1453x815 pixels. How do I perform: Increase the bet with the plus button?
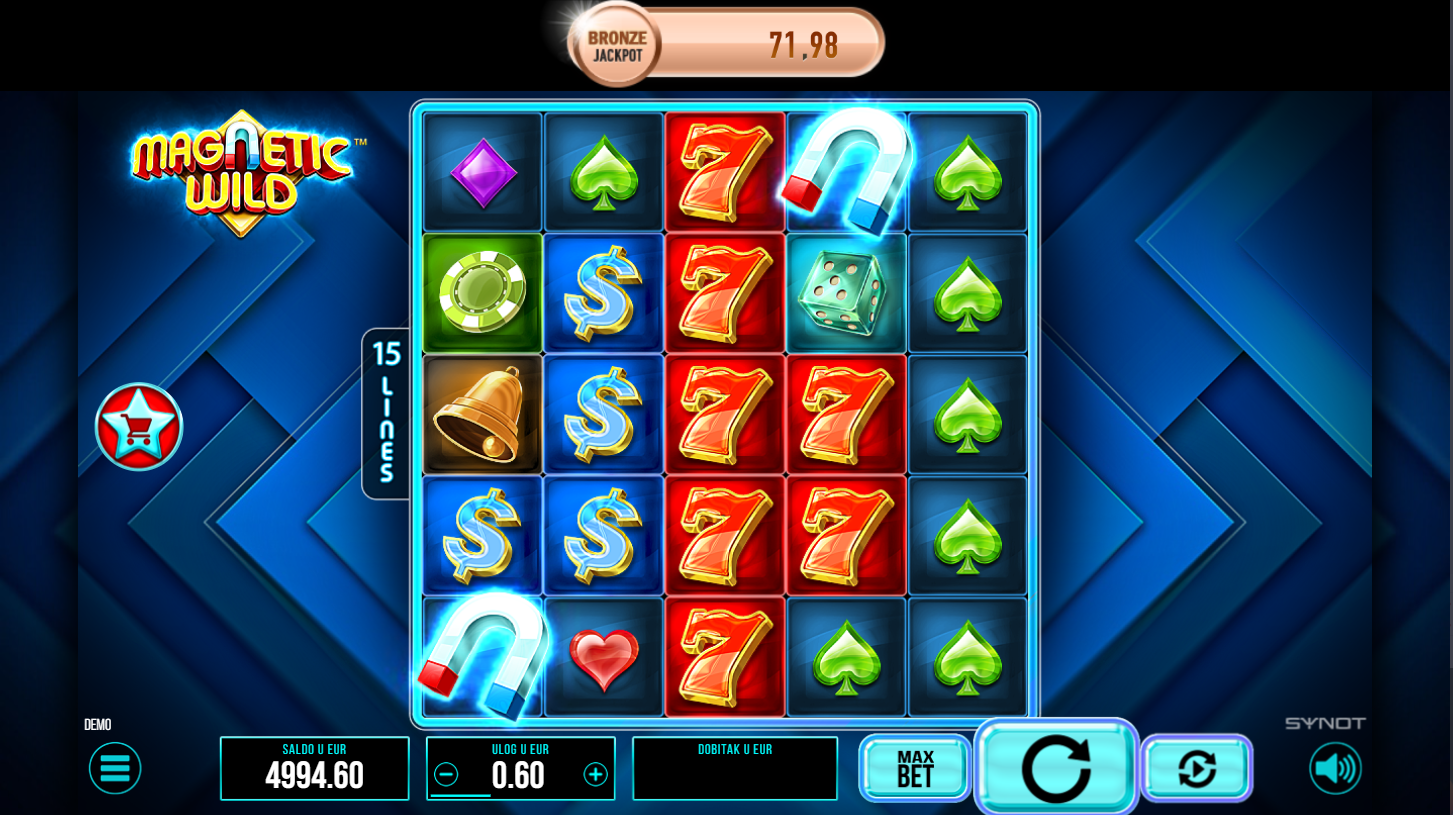click(x=596, y=775)
